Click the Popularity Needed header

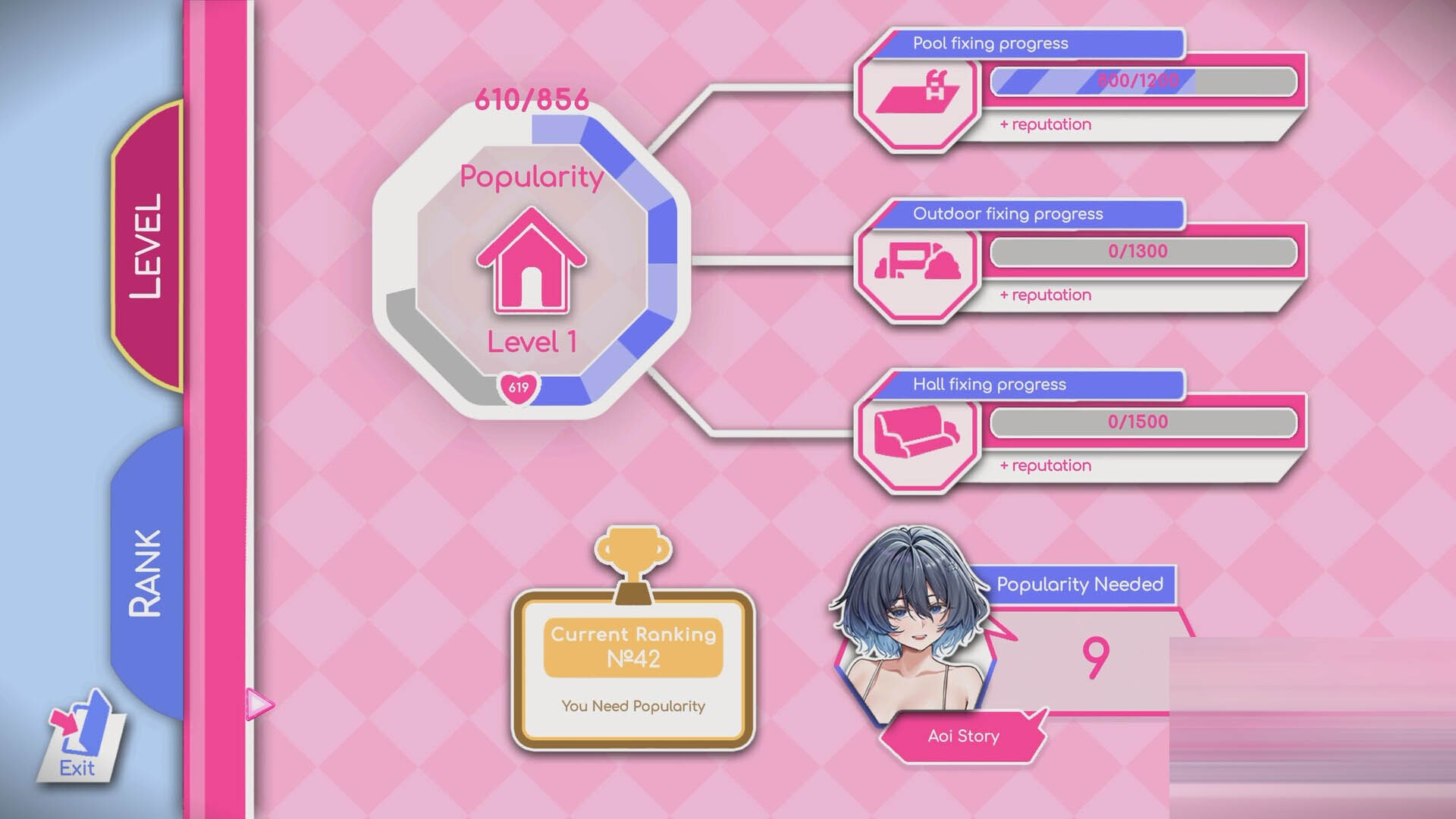click(1080, 585)
